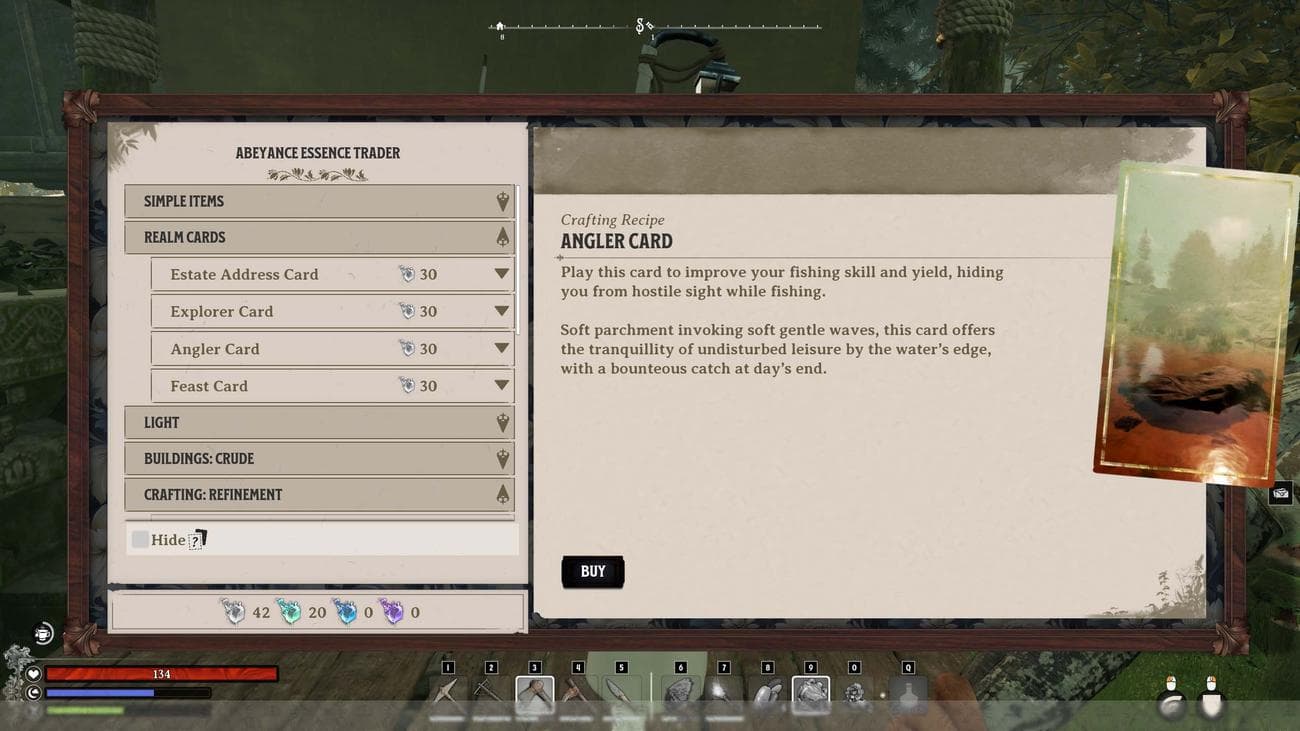Image resolution: width=1300 pixels, height=731 pixels.
Task: Open the Light category
Action: [319, 423]
